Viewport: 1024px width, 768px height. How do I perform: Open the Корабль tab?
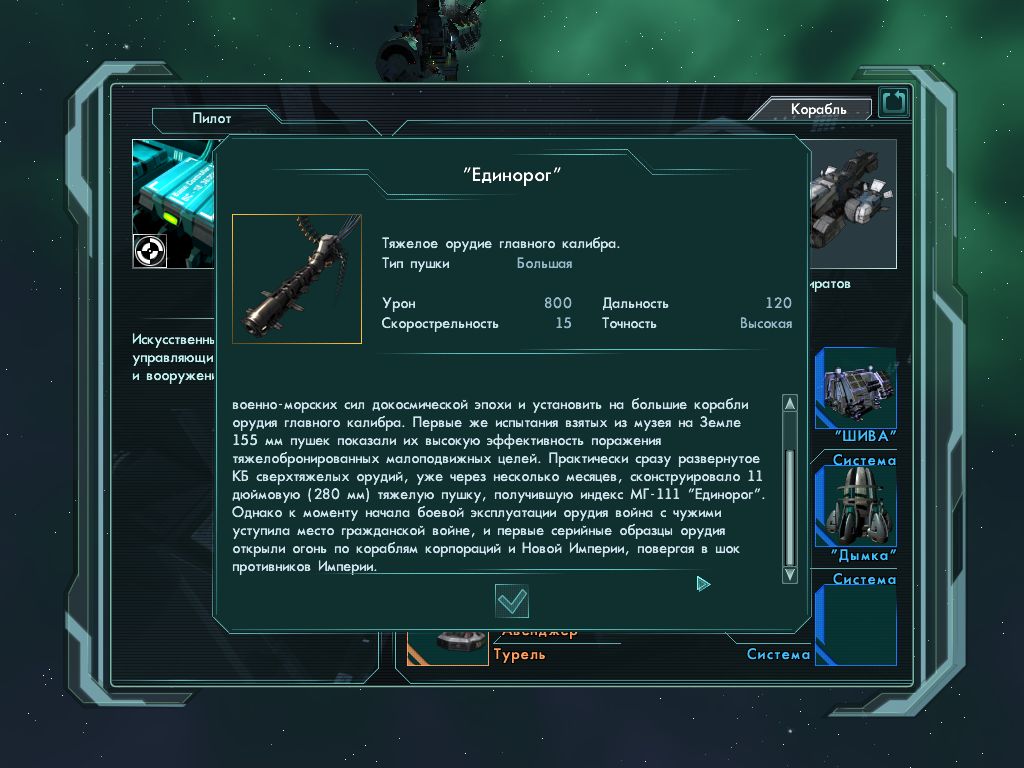point(817,109)
